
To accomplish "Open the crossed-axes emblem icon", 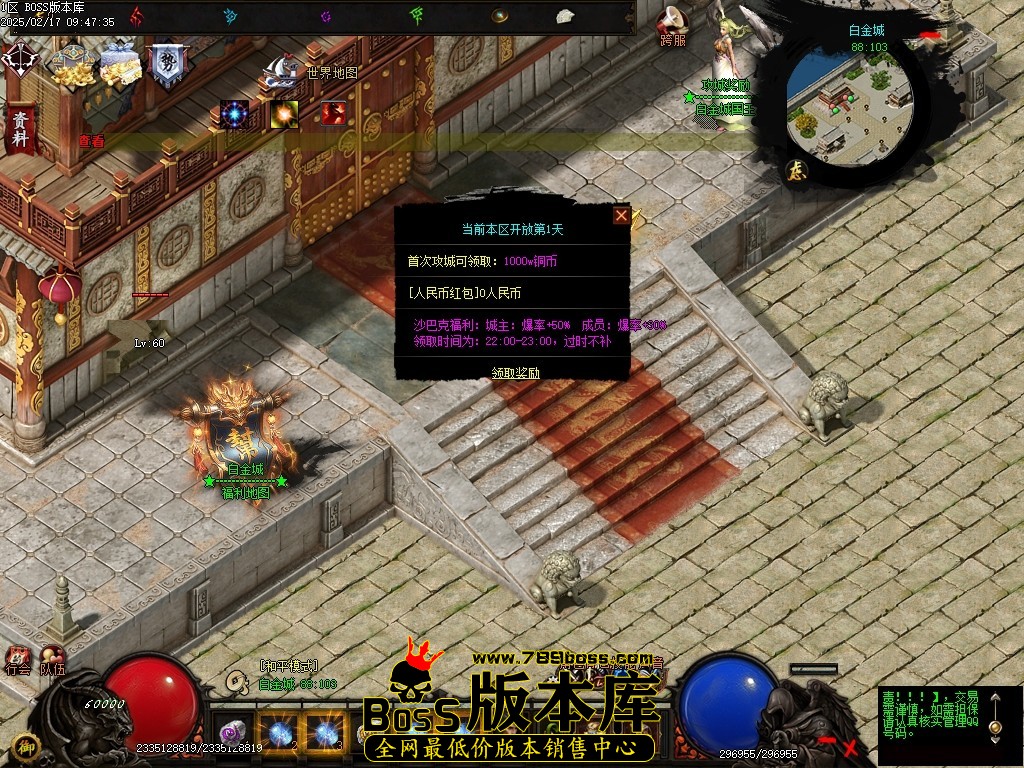I will [x=20, y=59].
